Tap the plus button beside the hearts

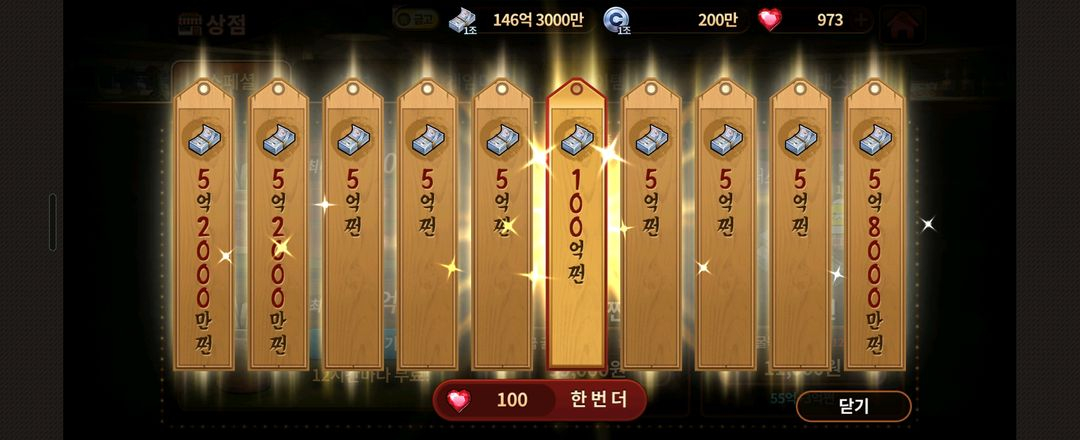862,20
